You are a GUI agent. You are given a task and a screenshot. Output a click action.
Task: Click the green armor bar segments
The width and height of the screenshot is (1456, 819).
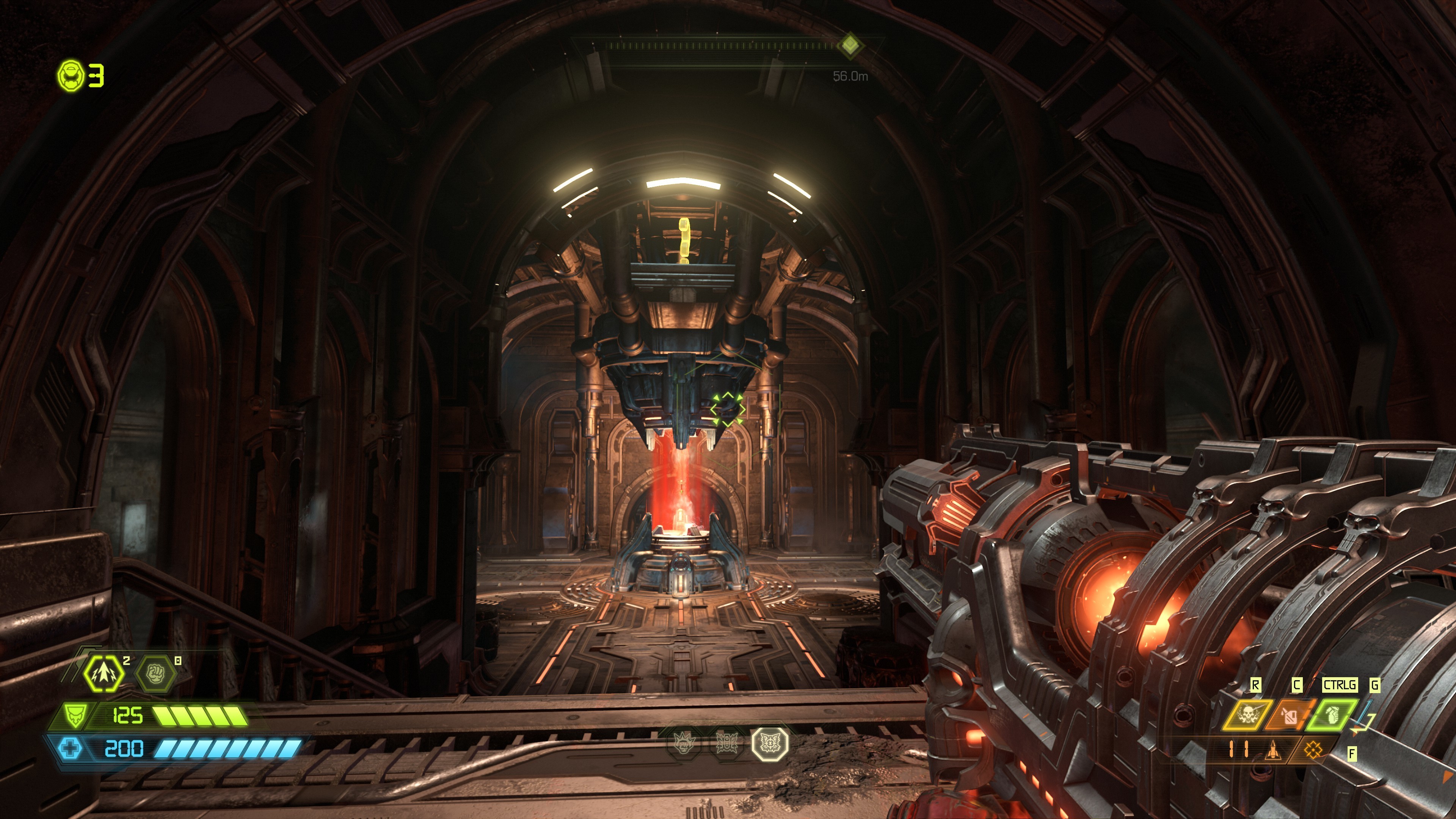click(x=199, y=715)
